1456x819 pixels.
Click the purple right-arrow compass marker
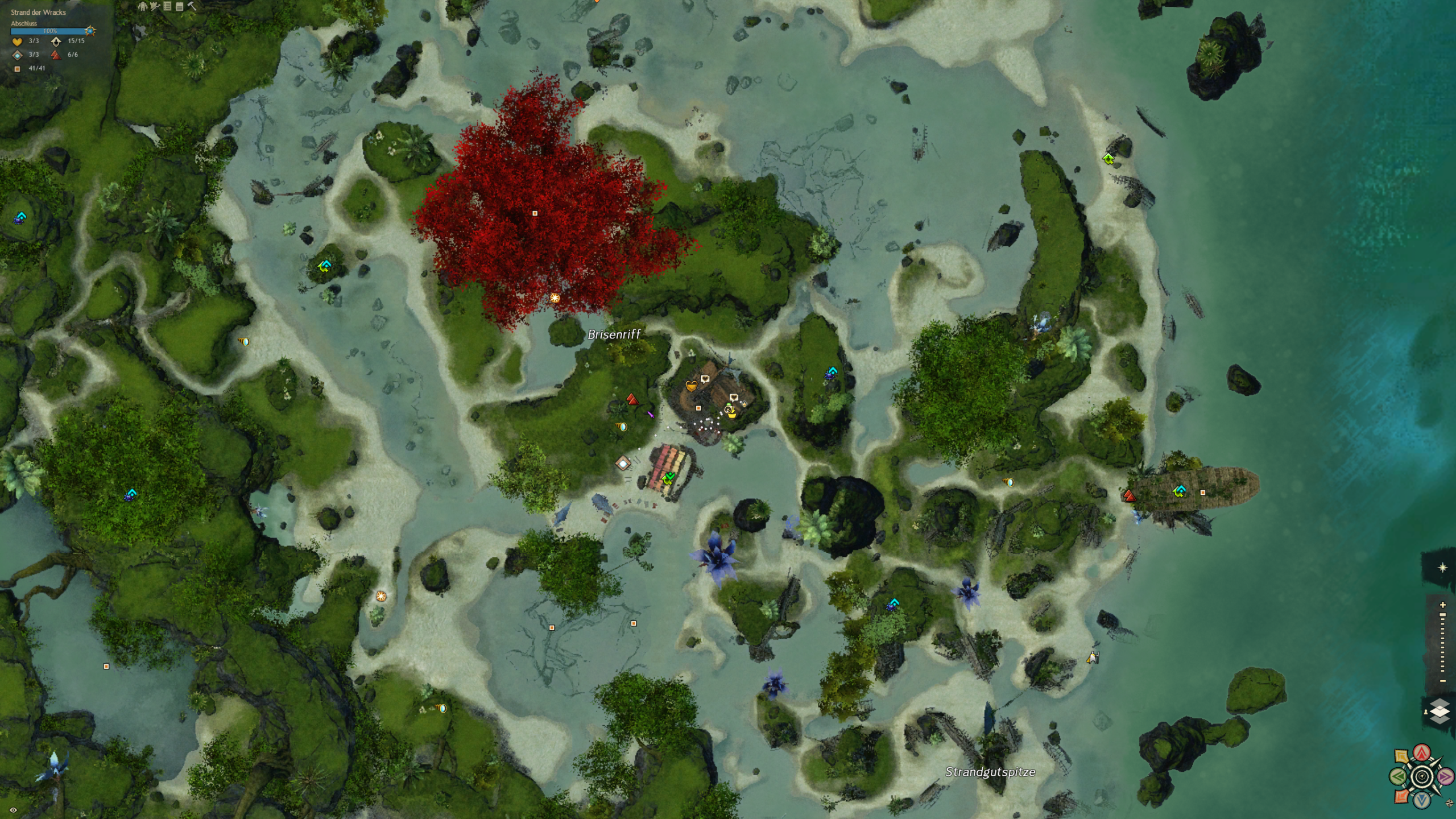point(1445,776)
